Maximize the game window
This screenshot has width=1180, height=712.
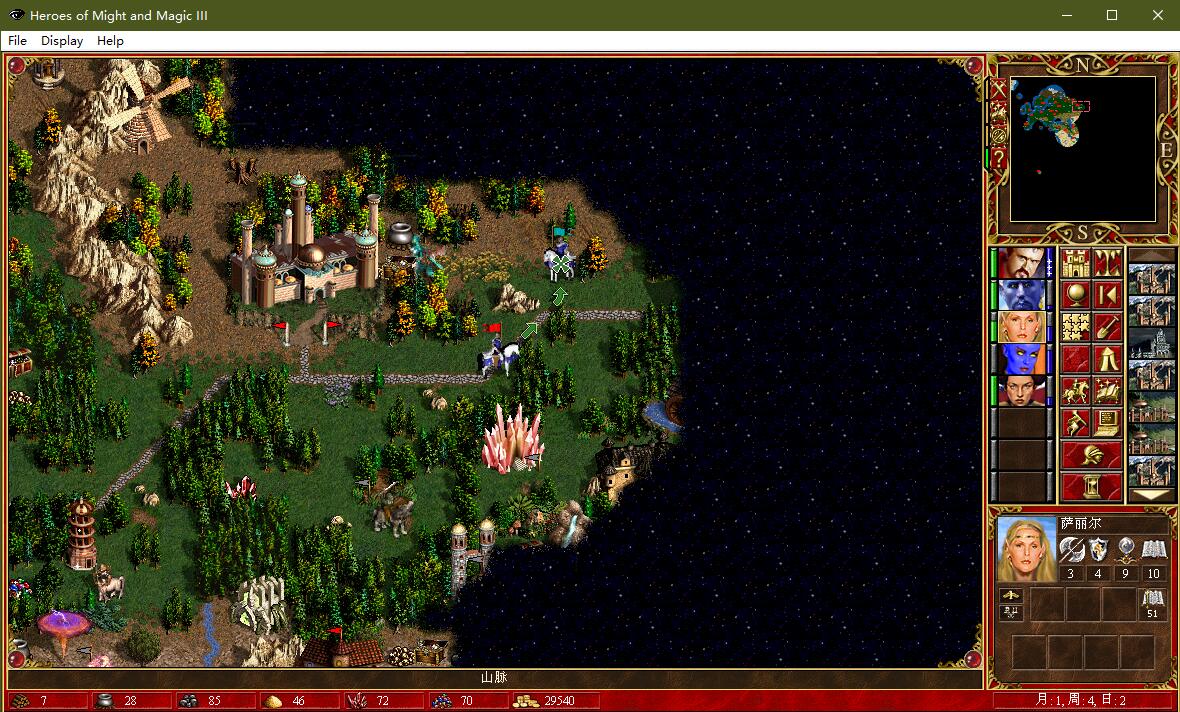[1112, 15]
